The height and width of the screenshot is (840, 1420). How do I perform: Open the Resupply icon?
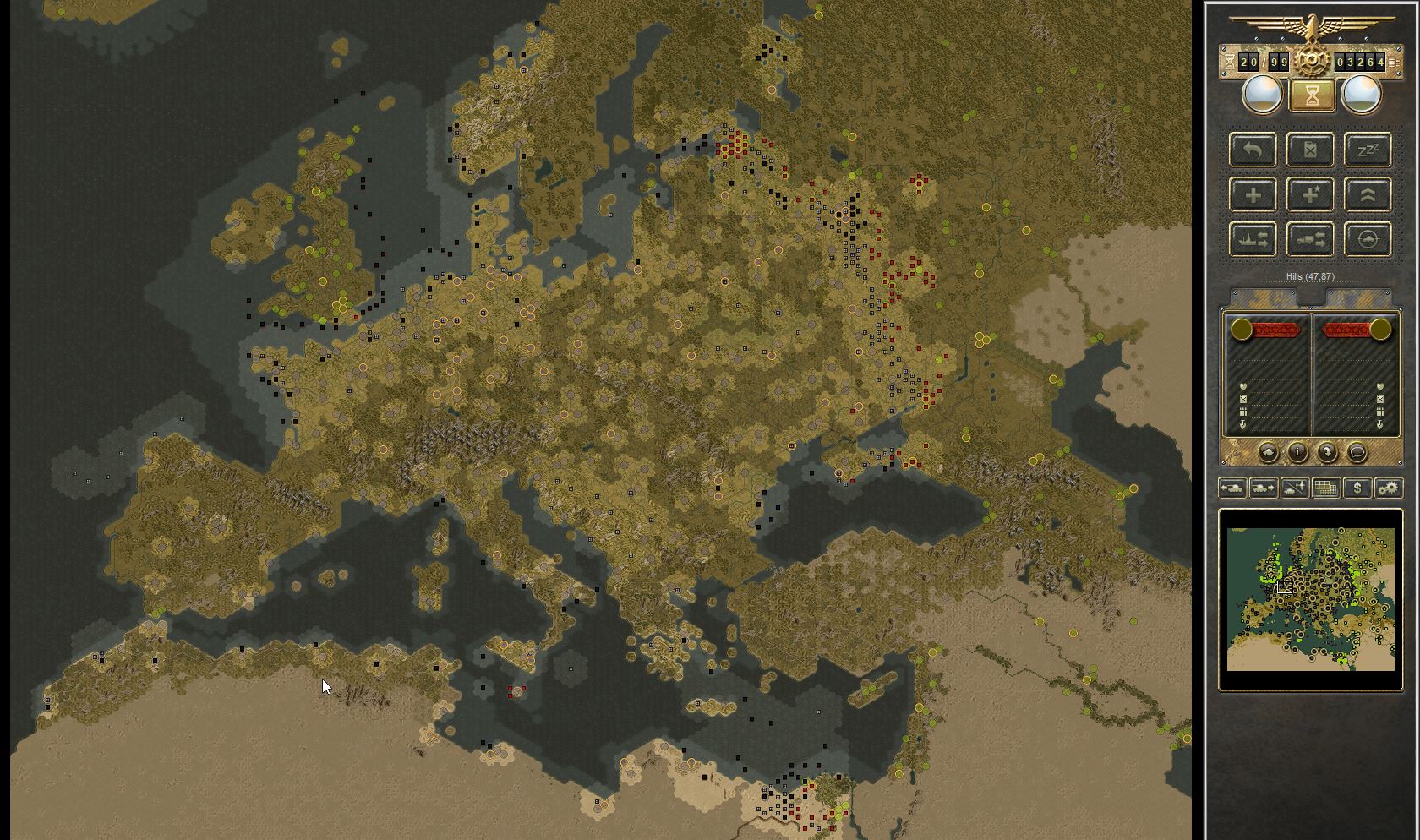[1310, 150]
